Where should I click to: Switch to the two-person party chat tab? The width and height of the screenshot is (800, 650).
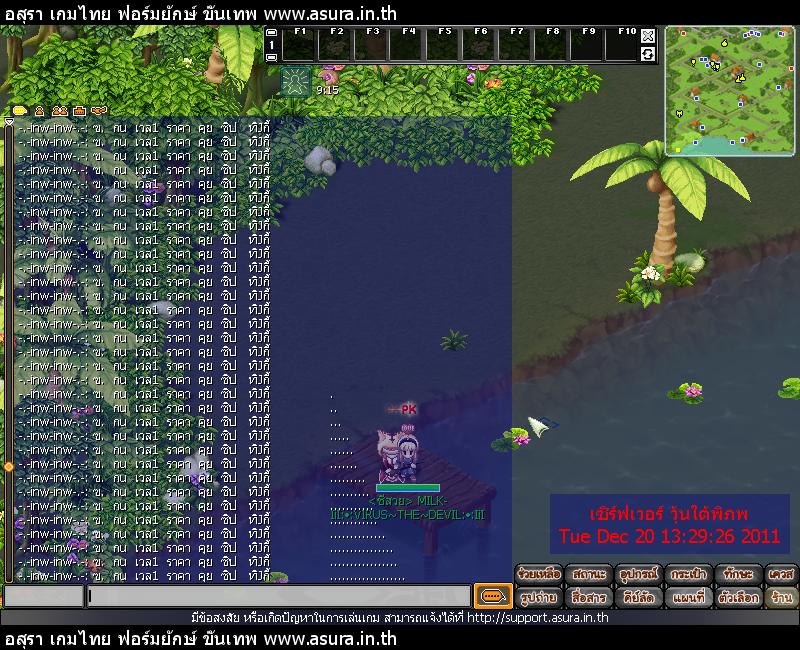point(59,110)
